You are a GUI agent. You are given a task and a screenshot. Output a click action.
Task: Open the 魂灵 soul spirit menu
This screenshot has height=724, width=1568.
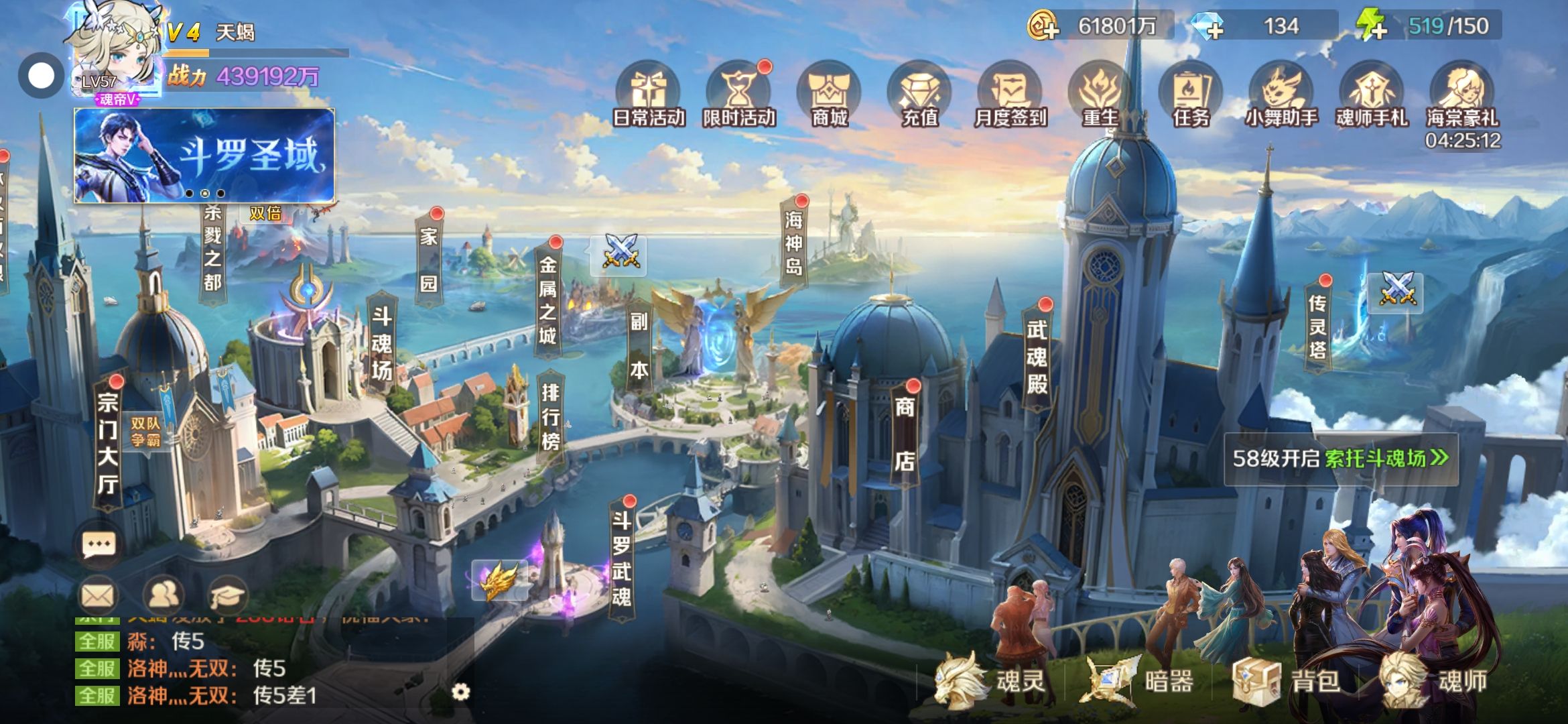[993, 681]
